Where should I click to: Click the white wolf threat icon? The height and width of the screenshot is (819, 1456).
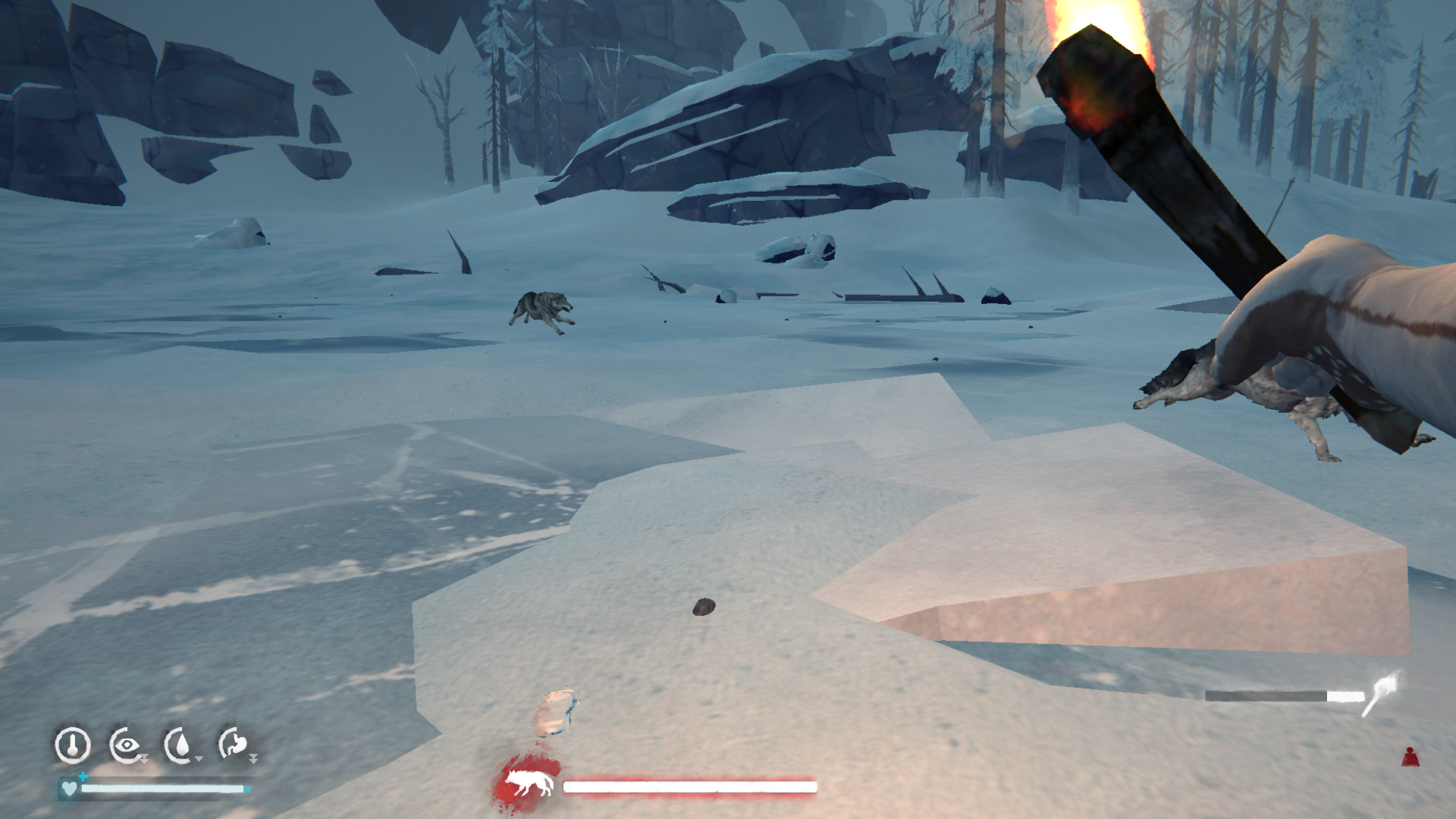tap(529, 784)
